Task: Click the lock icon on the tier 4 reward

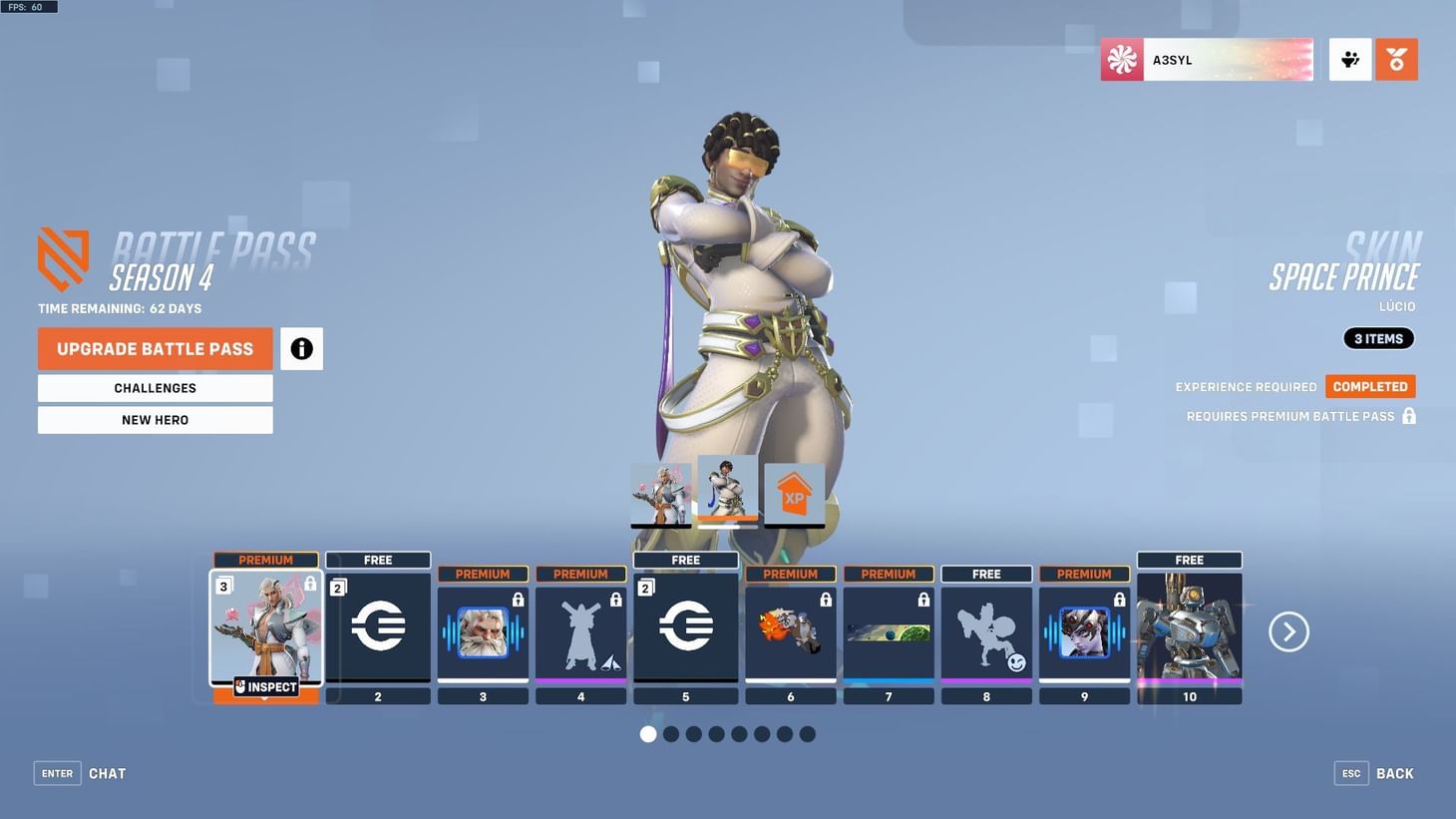Action: (x=615, y=599)
